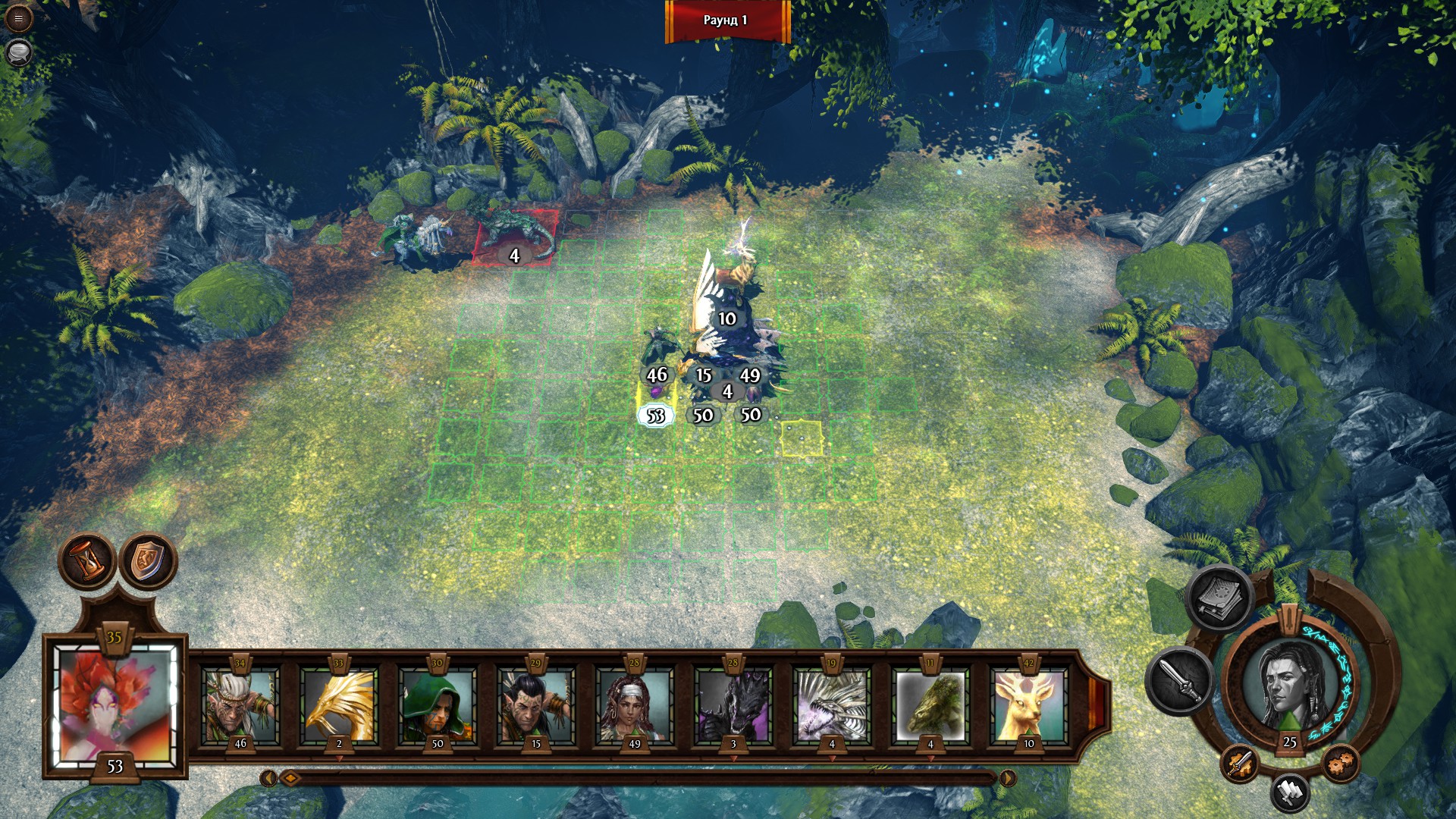Select the headband woman portrait with 49

coord(635,705)
